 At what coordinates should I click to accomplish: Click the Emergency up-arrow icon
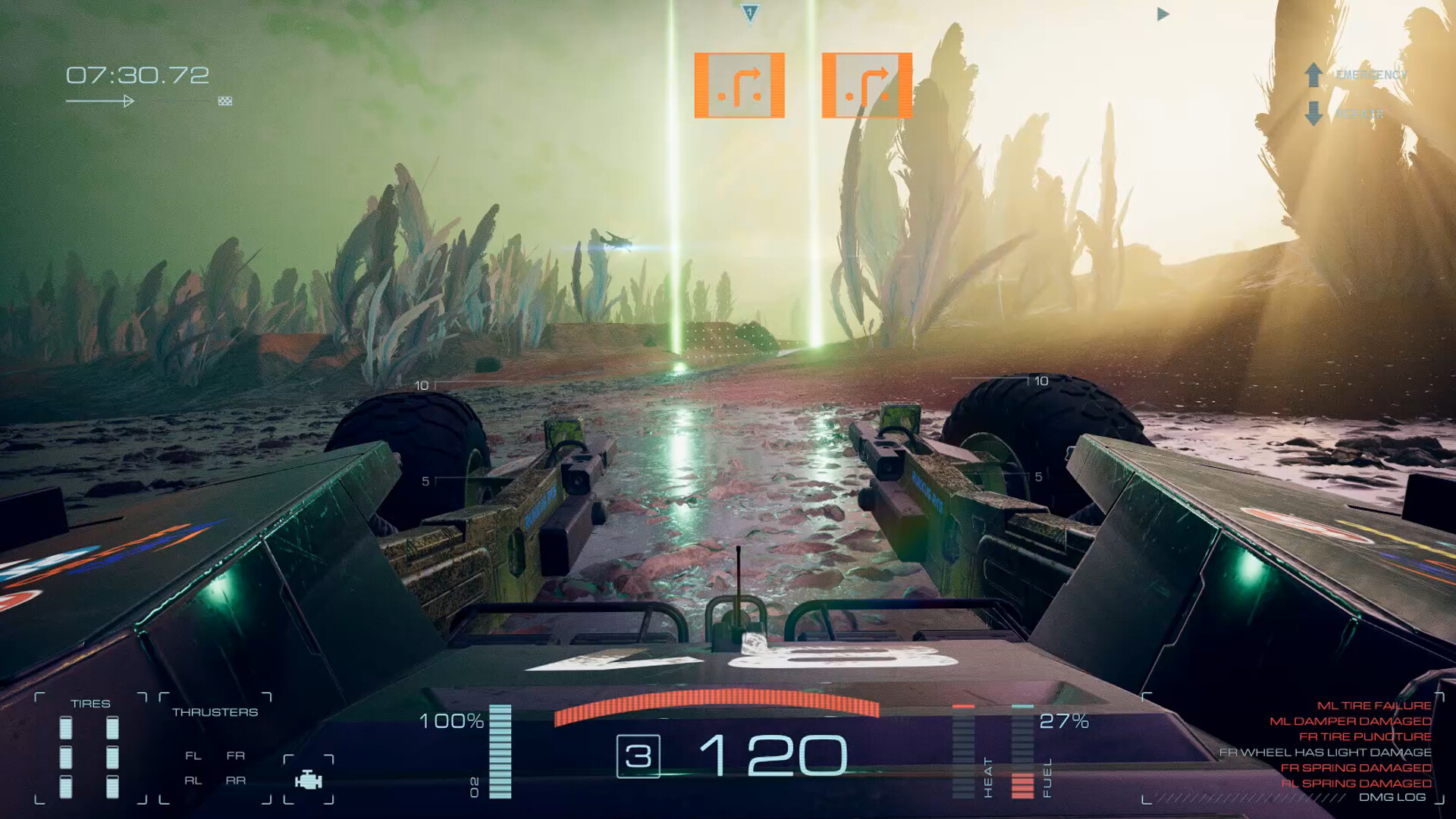pos(1313,74)
